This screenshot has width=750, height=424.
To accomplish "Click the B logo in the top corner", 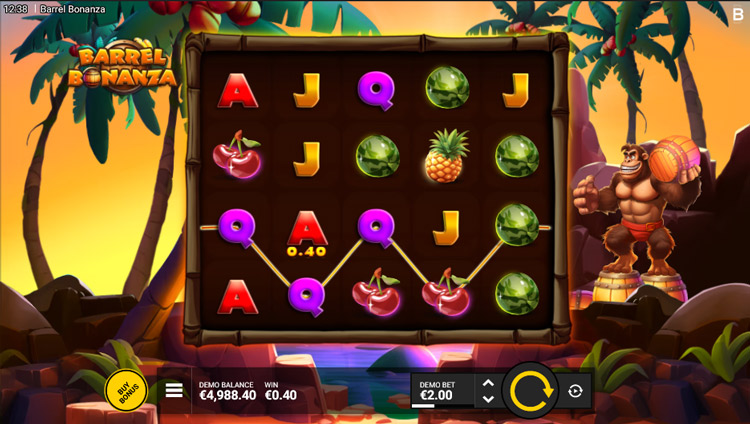I will coord(738,14).
